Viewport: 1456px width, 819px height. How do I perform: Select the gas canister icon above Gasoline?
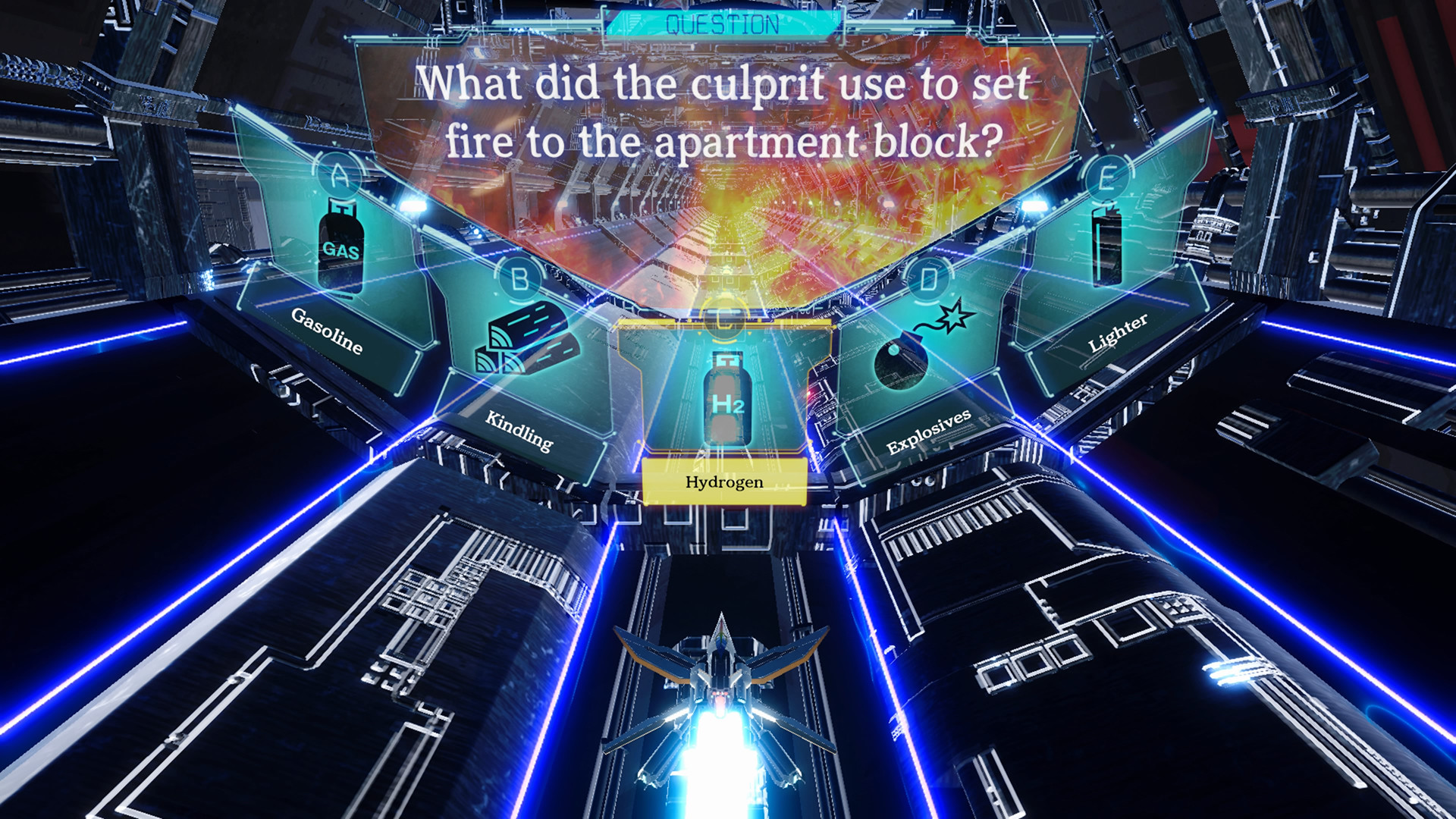click(340, 248)
